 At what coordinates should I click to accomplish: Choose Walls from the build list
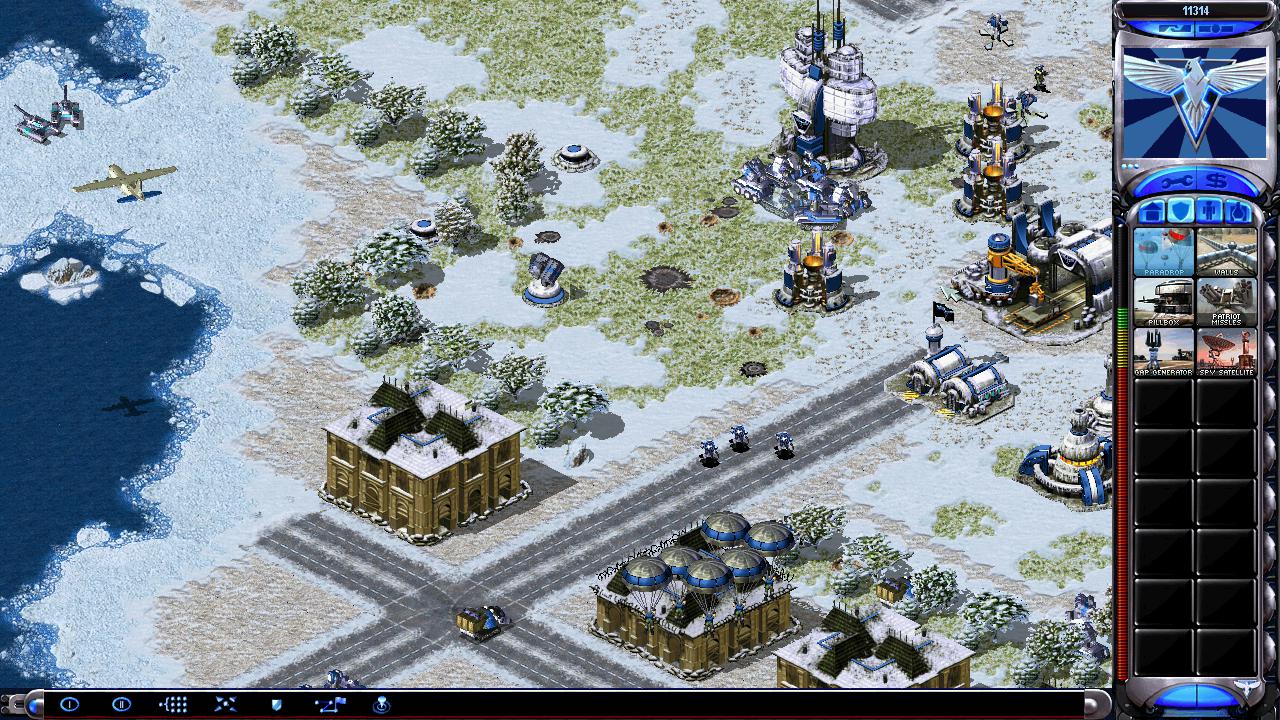point(1226,251)
